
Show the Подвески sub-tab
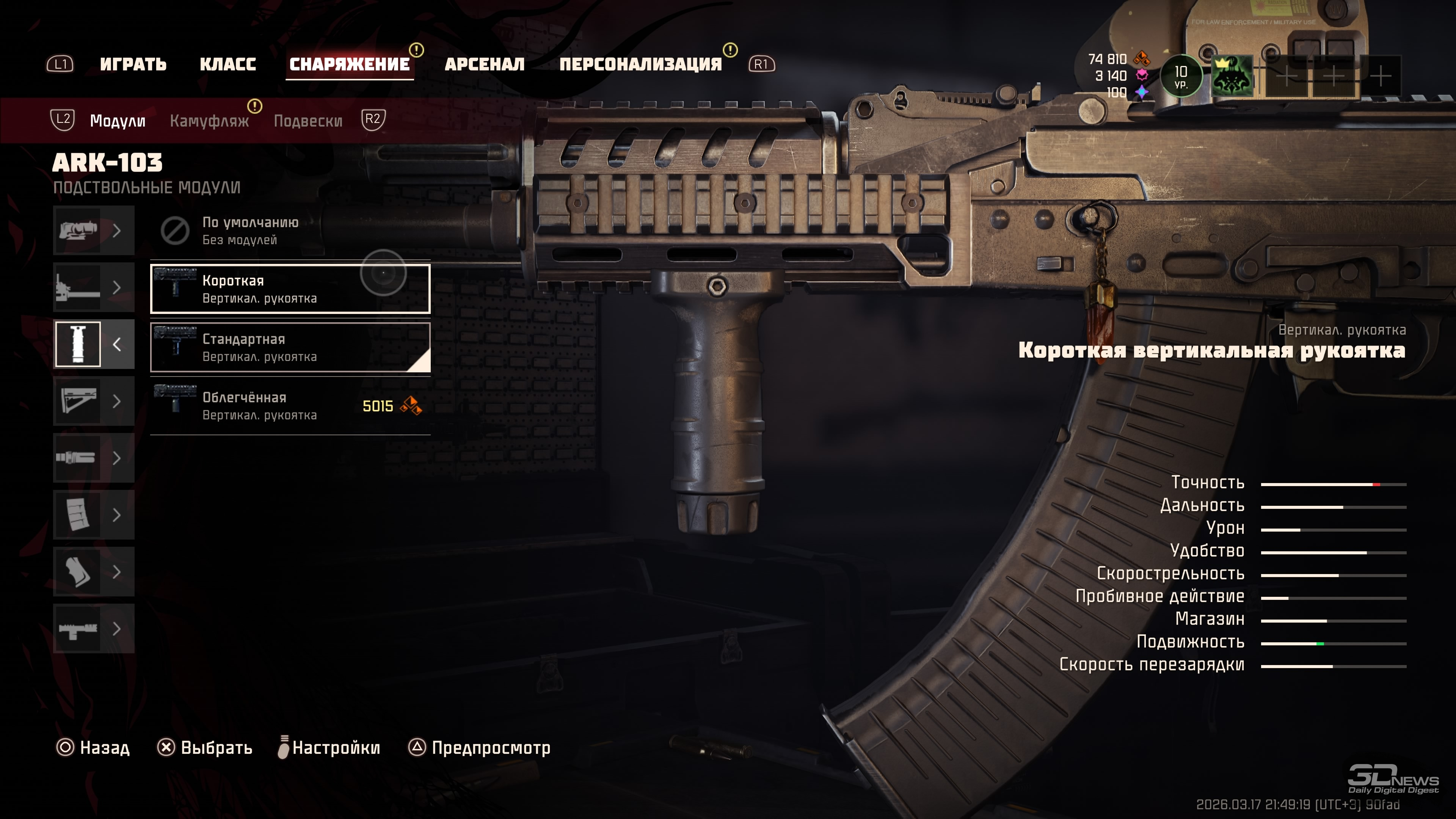(x=308, y=121)
